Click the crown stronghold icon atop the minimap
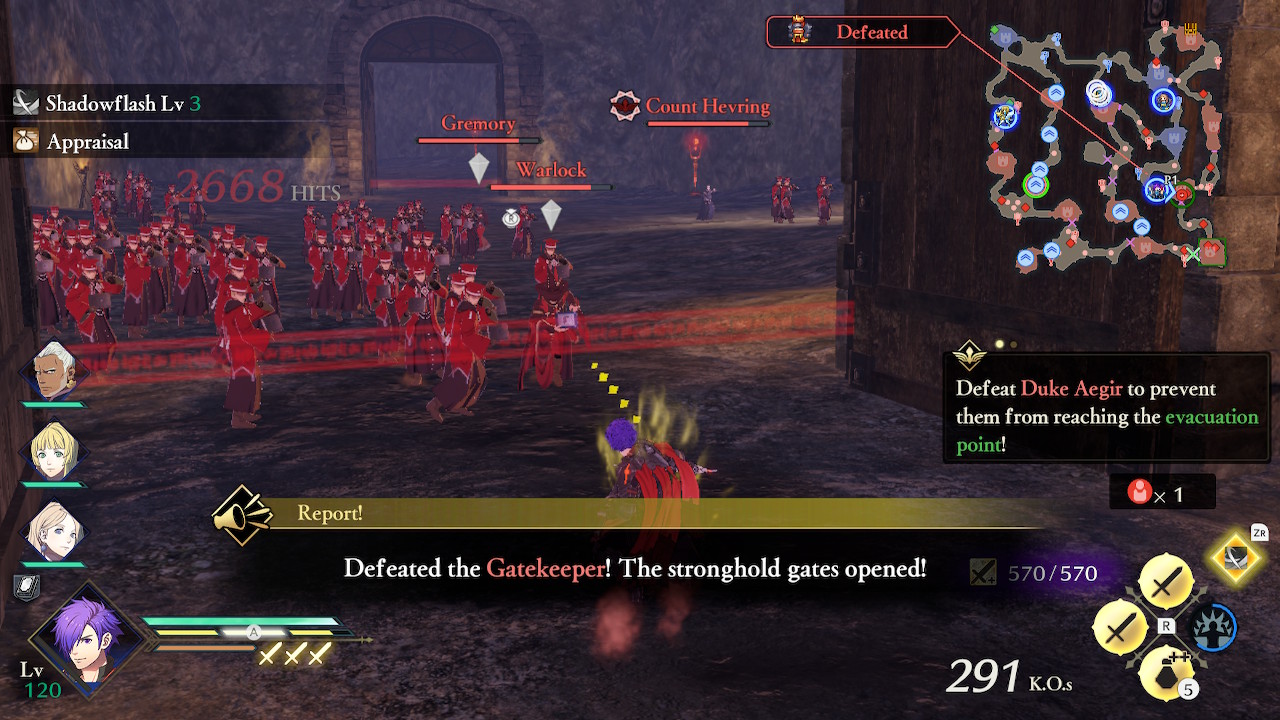Viewport: 1280px width, 720px height. tap(1190, 27)
